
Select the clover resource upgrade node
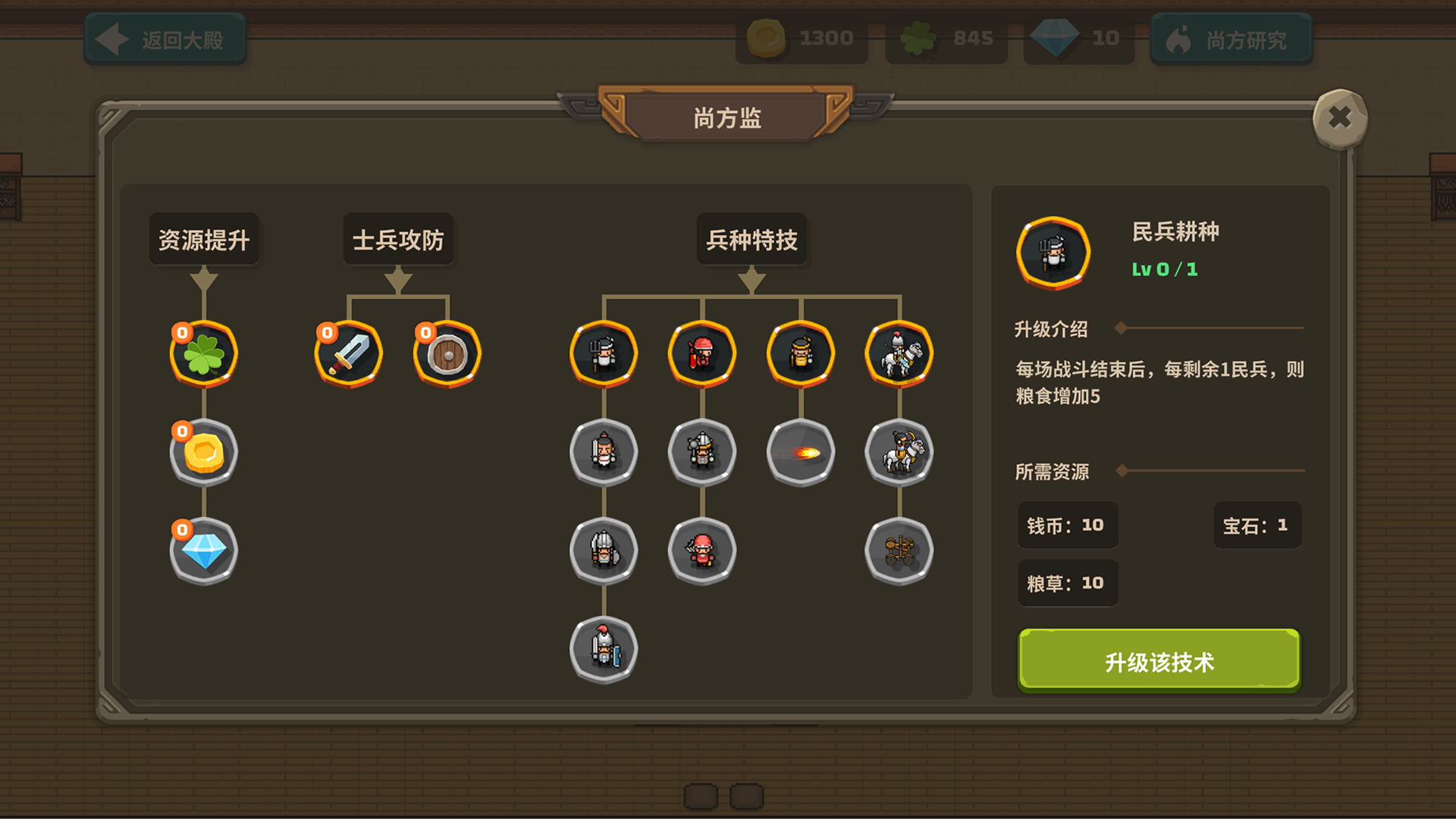(x=202, y=353)
